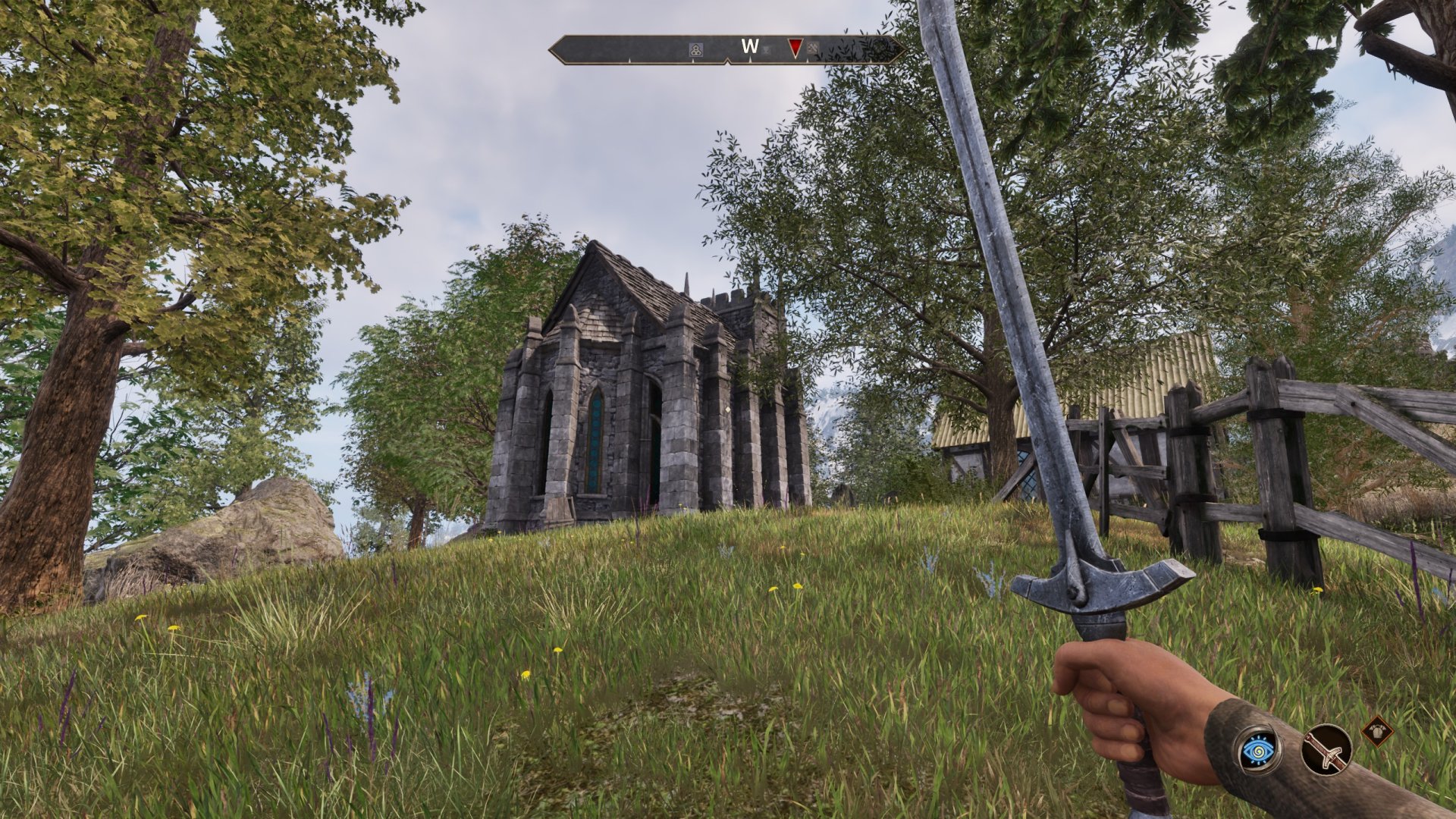This screenshot has width=1456, height=819.
Task: Click the W heading on the compass
Action: [749, 46]
